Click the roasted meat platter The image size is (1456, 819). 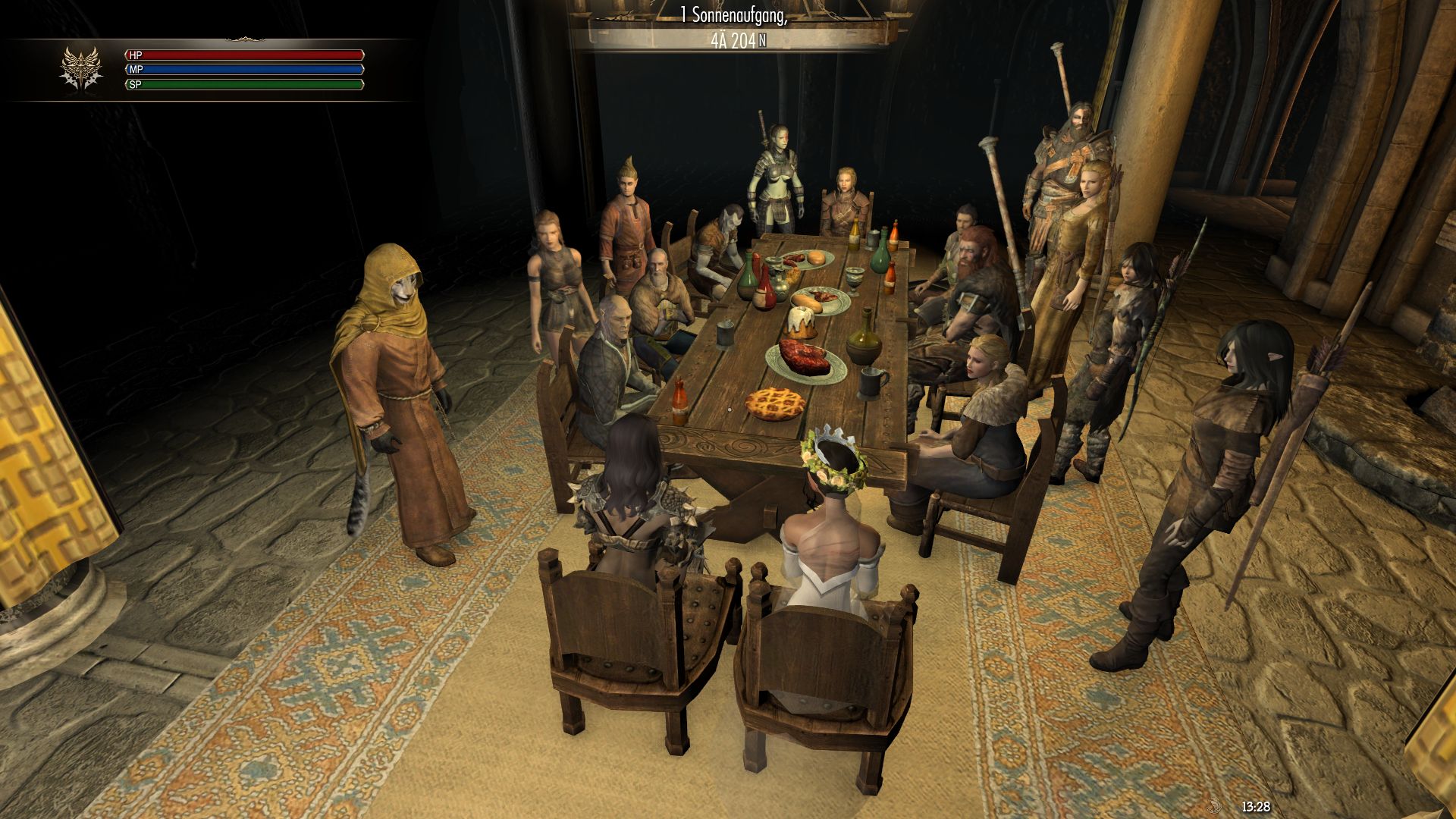805,356
